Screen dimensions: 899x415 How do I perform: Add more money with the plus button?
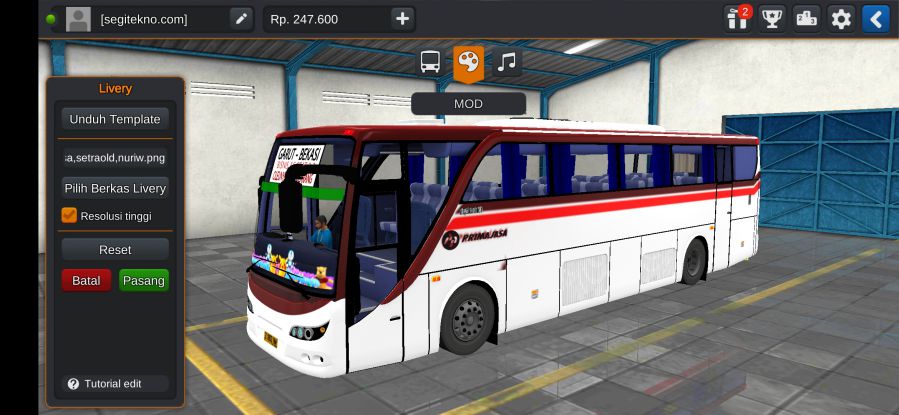[401, 18]
